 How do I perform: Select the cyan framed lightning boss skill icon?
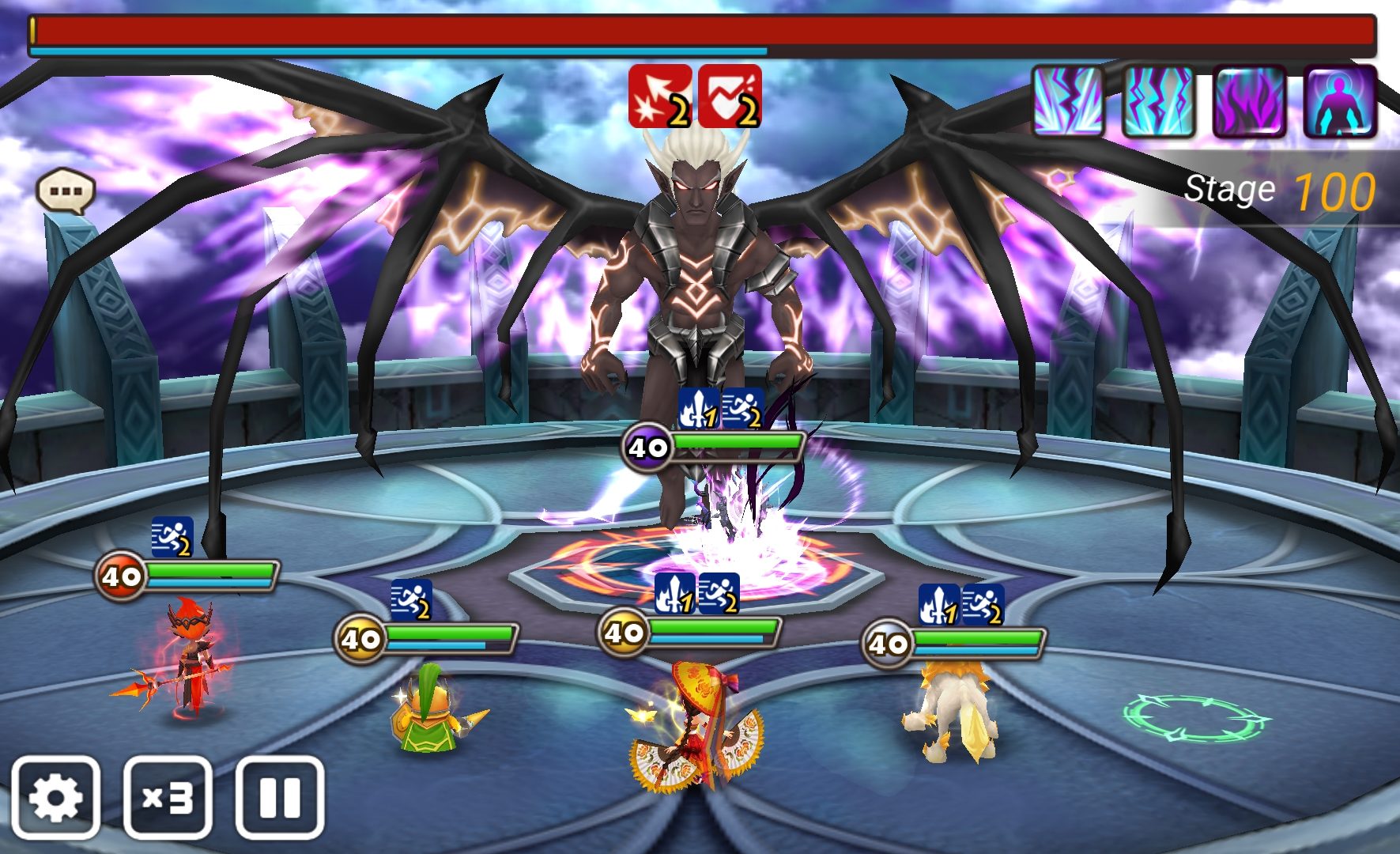click(x=1158, y=102)
